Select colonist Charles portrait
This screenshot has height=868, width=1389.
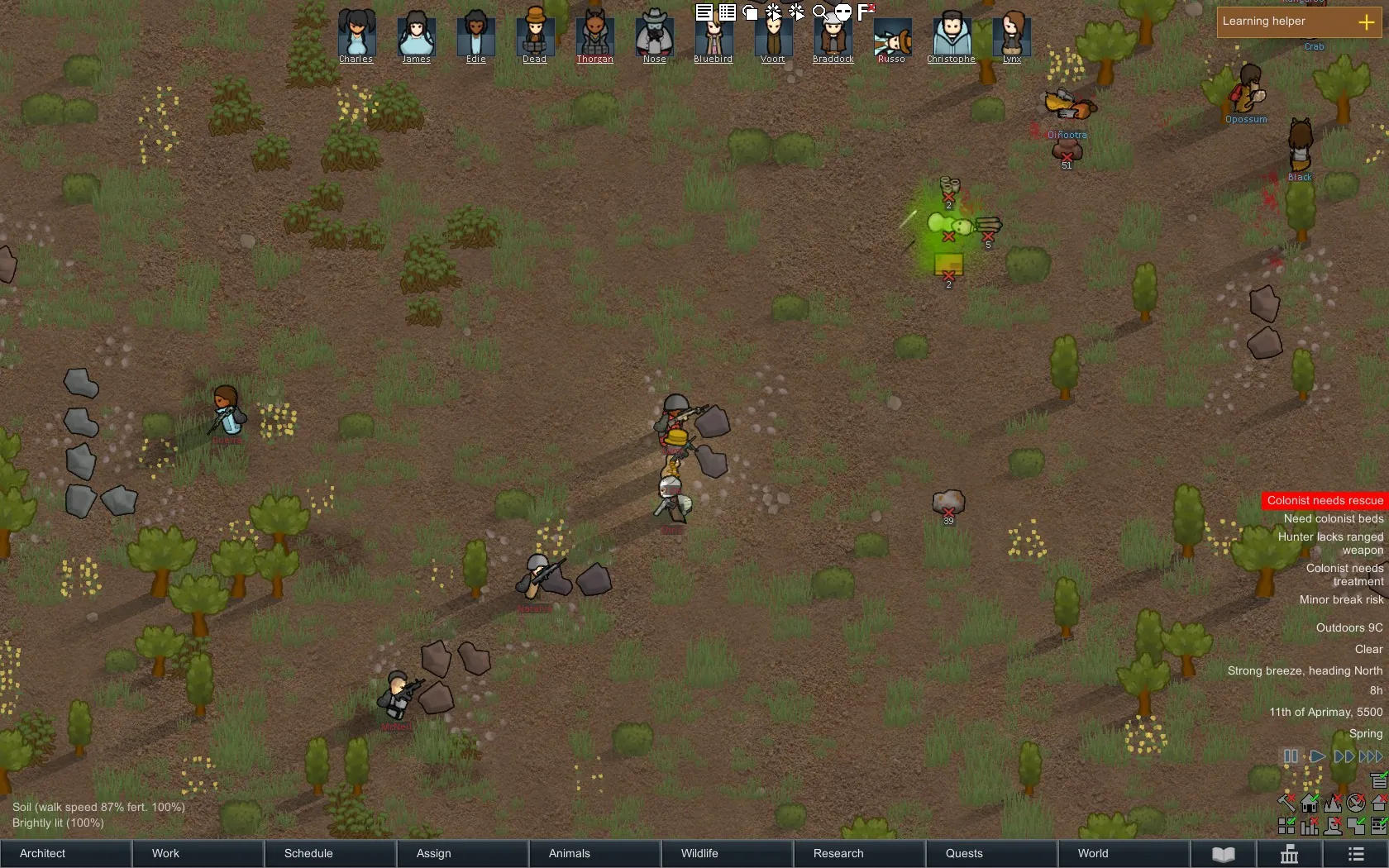[x=356, y=35]
